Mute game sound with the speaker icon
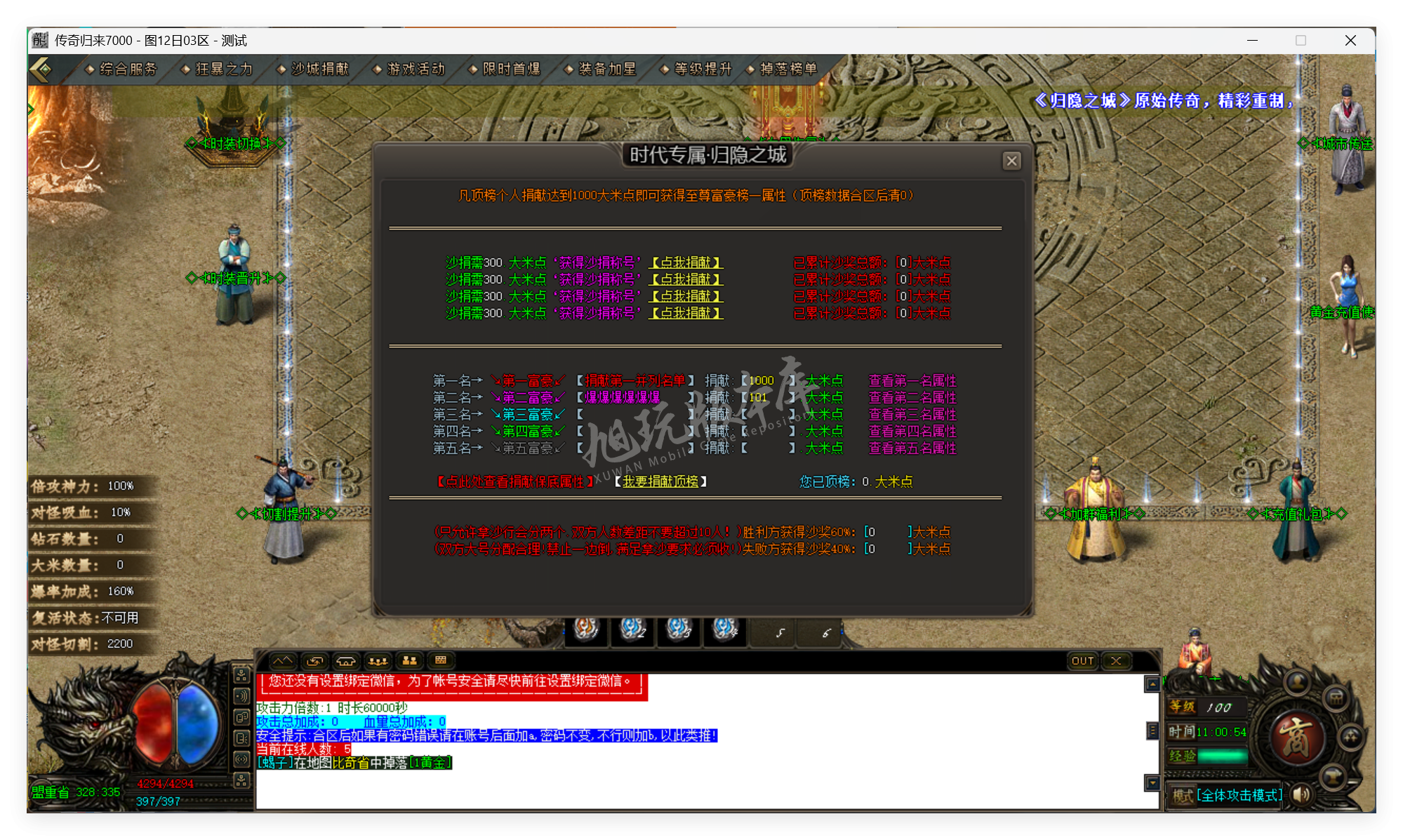 pos(1301,794)
